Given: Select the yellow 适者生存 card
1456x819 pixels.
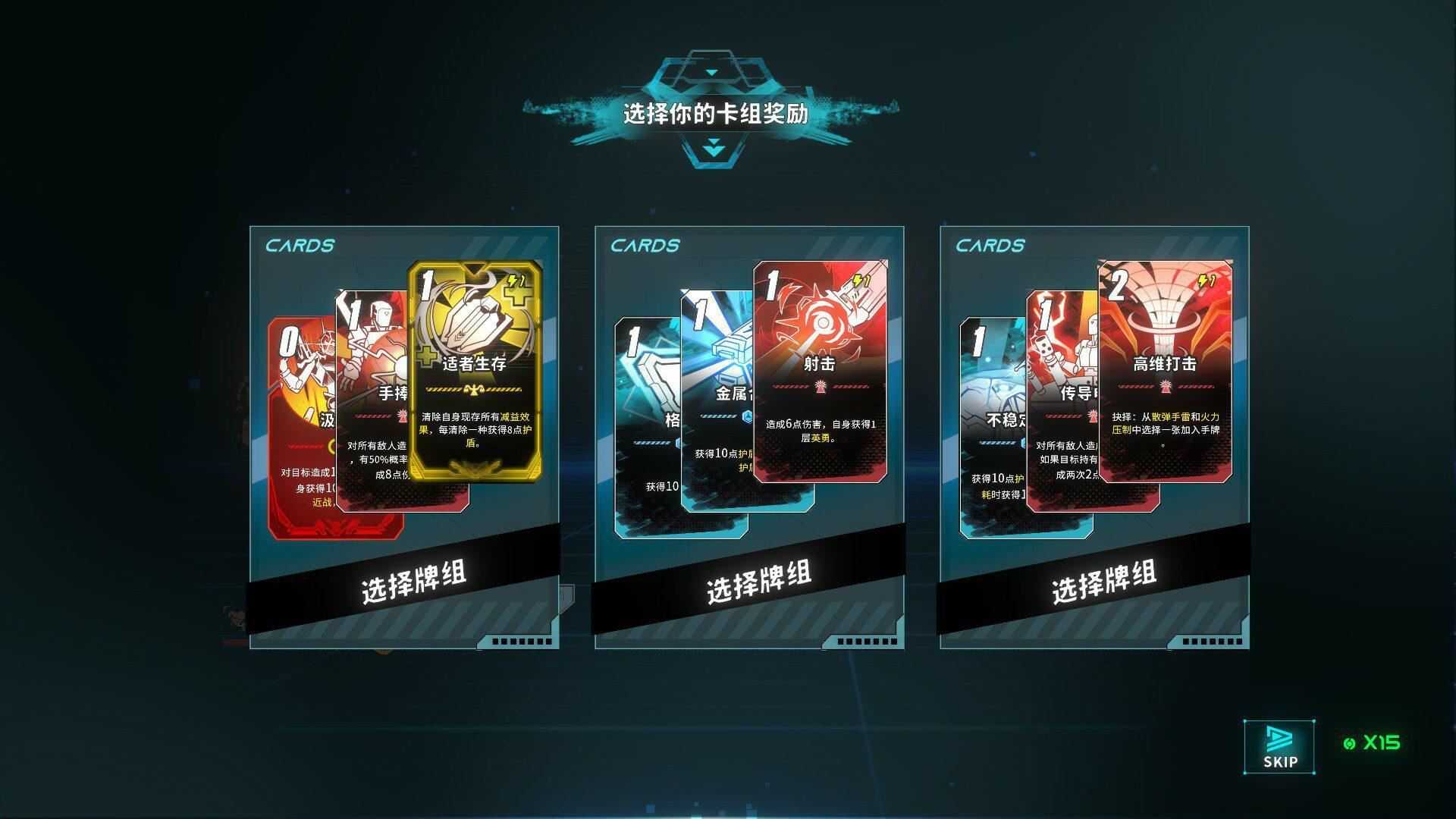Looking at the screenshot, I should point(475,372).
